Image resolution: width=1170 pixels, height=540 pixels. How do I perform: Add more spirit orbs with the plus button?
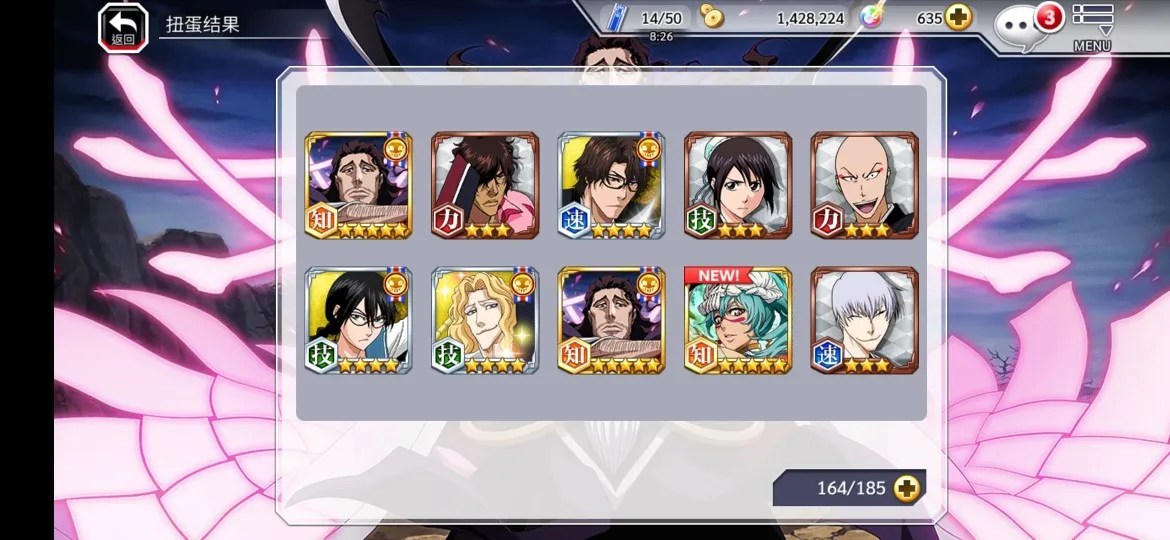[958, 18]
